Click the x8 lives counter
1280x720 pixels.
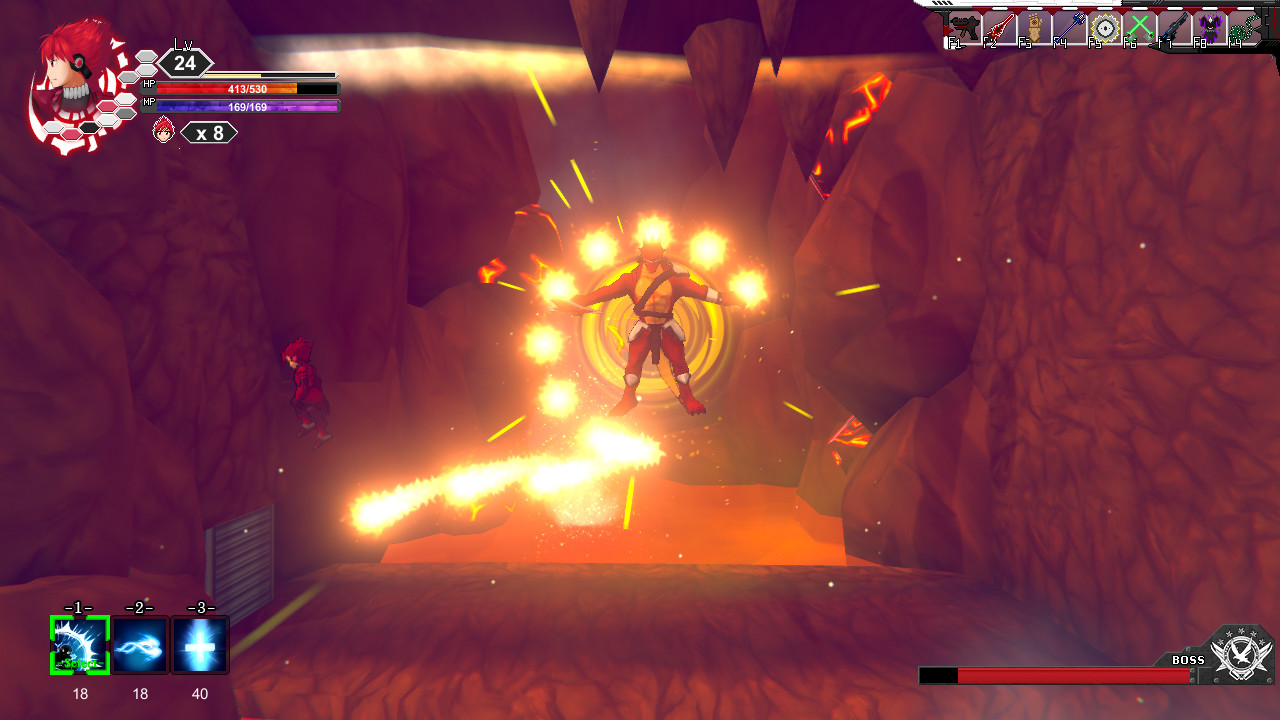click(209, 131)
